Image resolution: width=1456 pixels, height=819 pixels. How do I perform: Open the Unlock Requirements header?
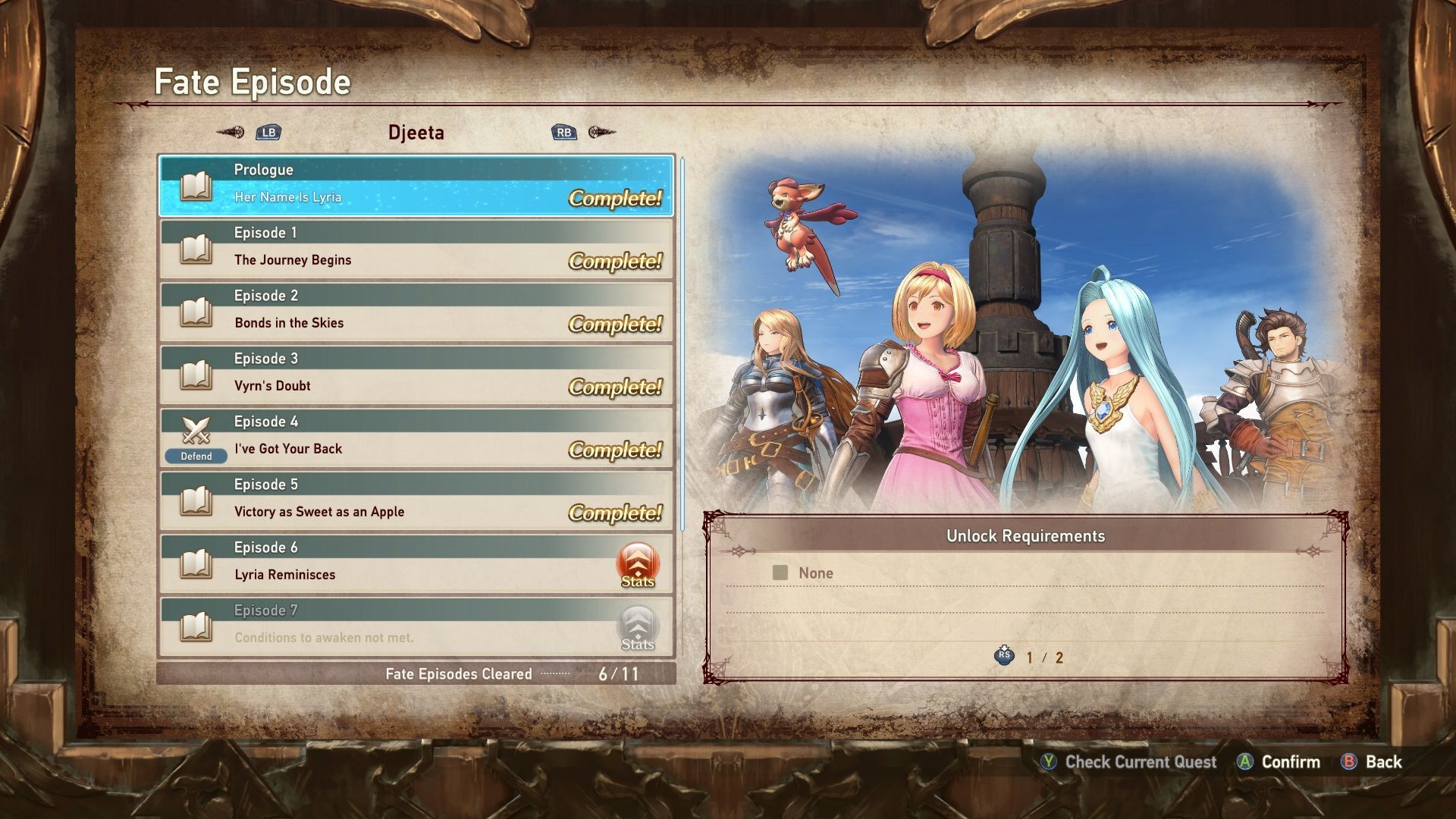(1025, 535)
